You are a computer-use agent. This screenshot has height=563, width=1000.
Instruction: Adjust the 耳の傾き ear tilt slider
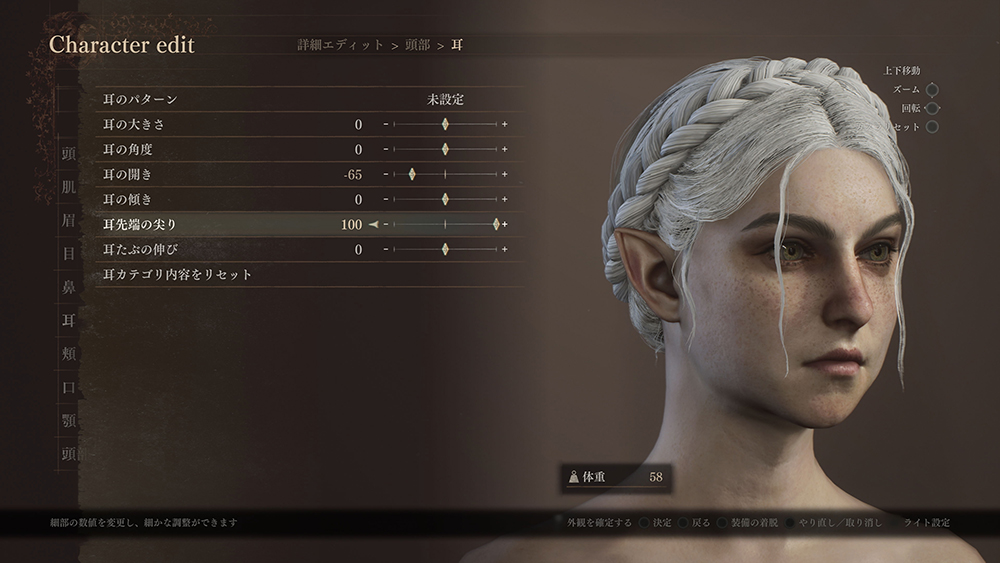(x=445, y=199)
